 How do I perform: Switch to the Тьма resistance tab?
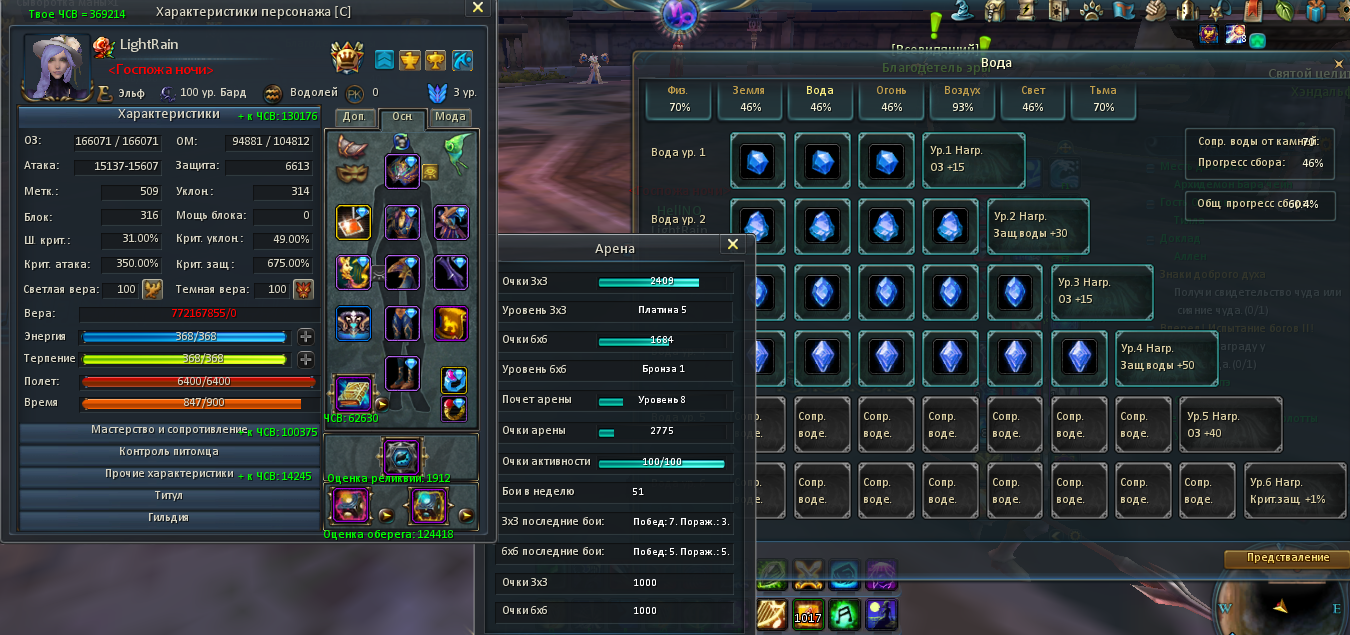coord(1104,98)
